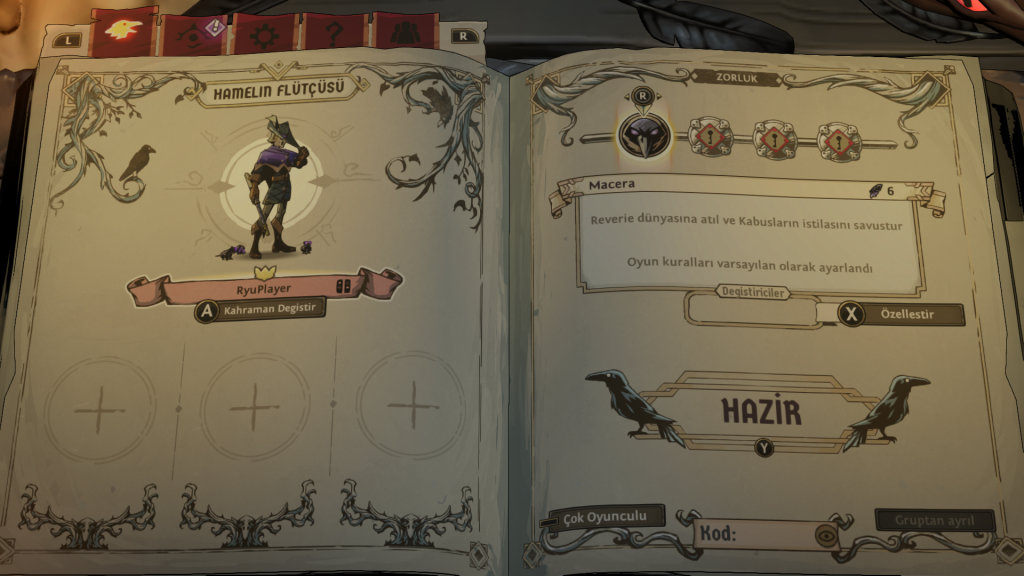Click Kahraman Degistir to change hero
Screen dimensions: 1024x576
[x=261, y=310]
